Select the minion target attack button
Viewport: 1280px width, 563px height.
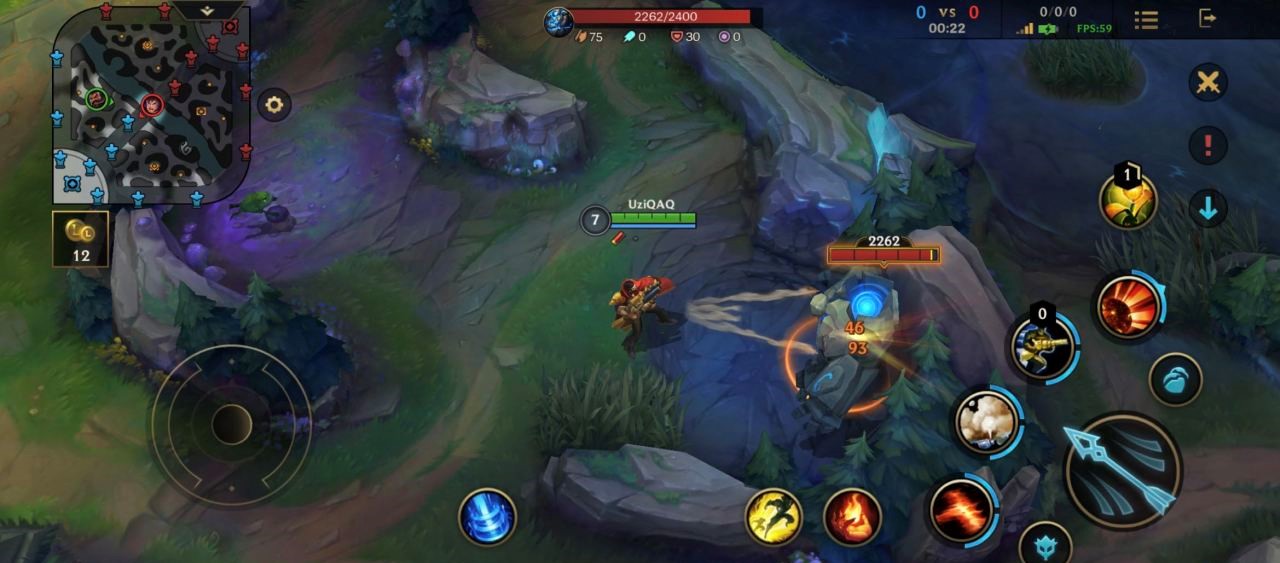pyautogui.click(x=1174, y=380)
